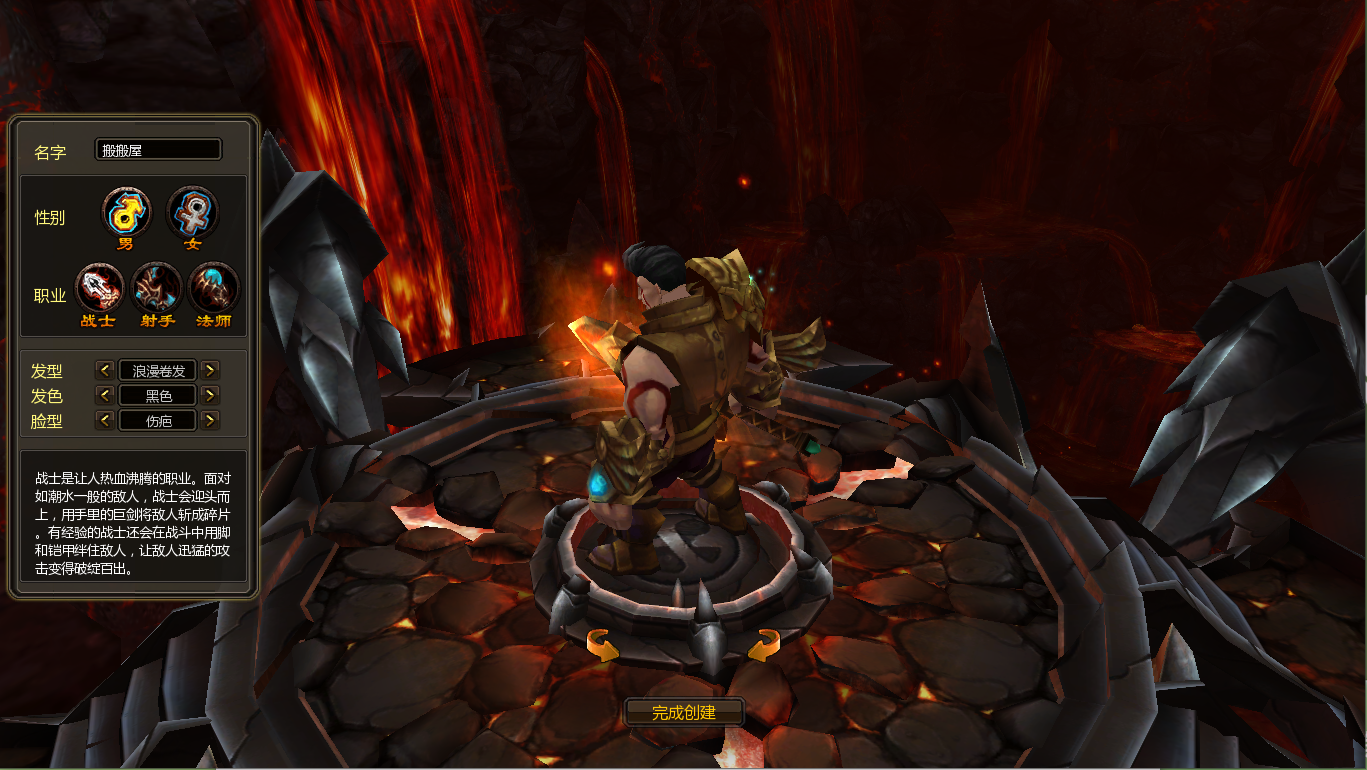Select the male (男) gender icon
1367x770 pixels.
[127, 212]
